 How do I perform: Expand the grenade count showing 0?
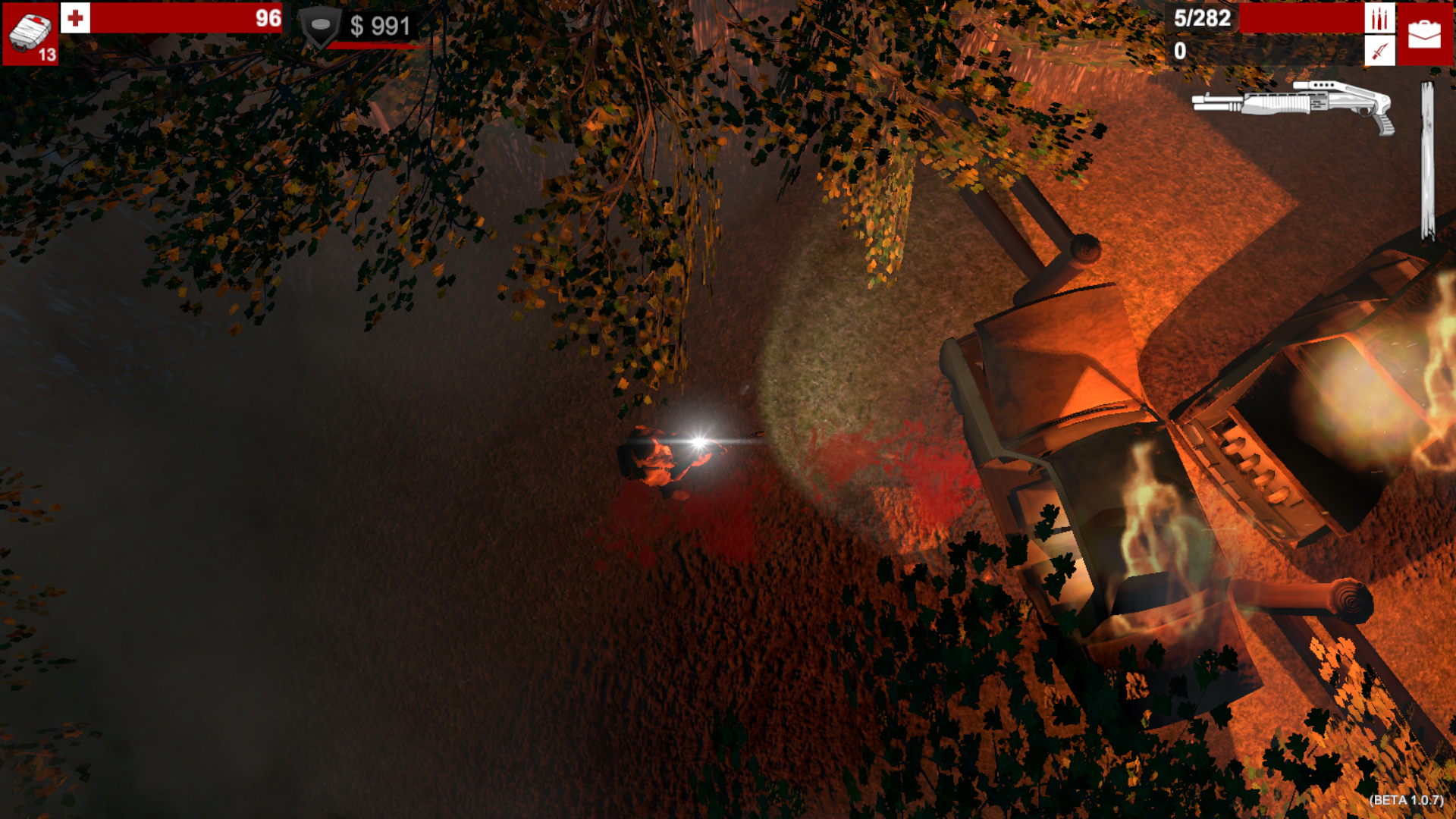(x=1180, y=51)
